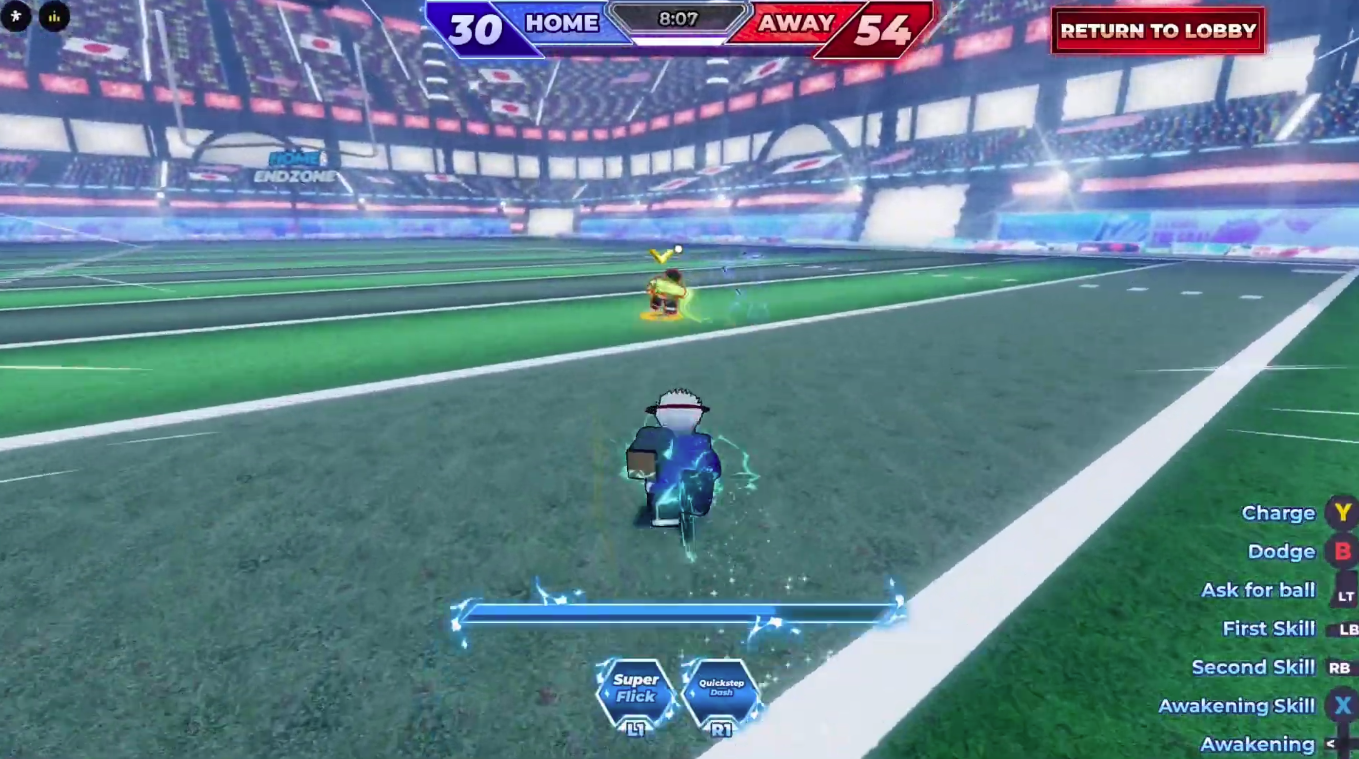Viewport: 1359px width, 759px height.
Task: Click the blue charge meter bar
Action: 680,611
